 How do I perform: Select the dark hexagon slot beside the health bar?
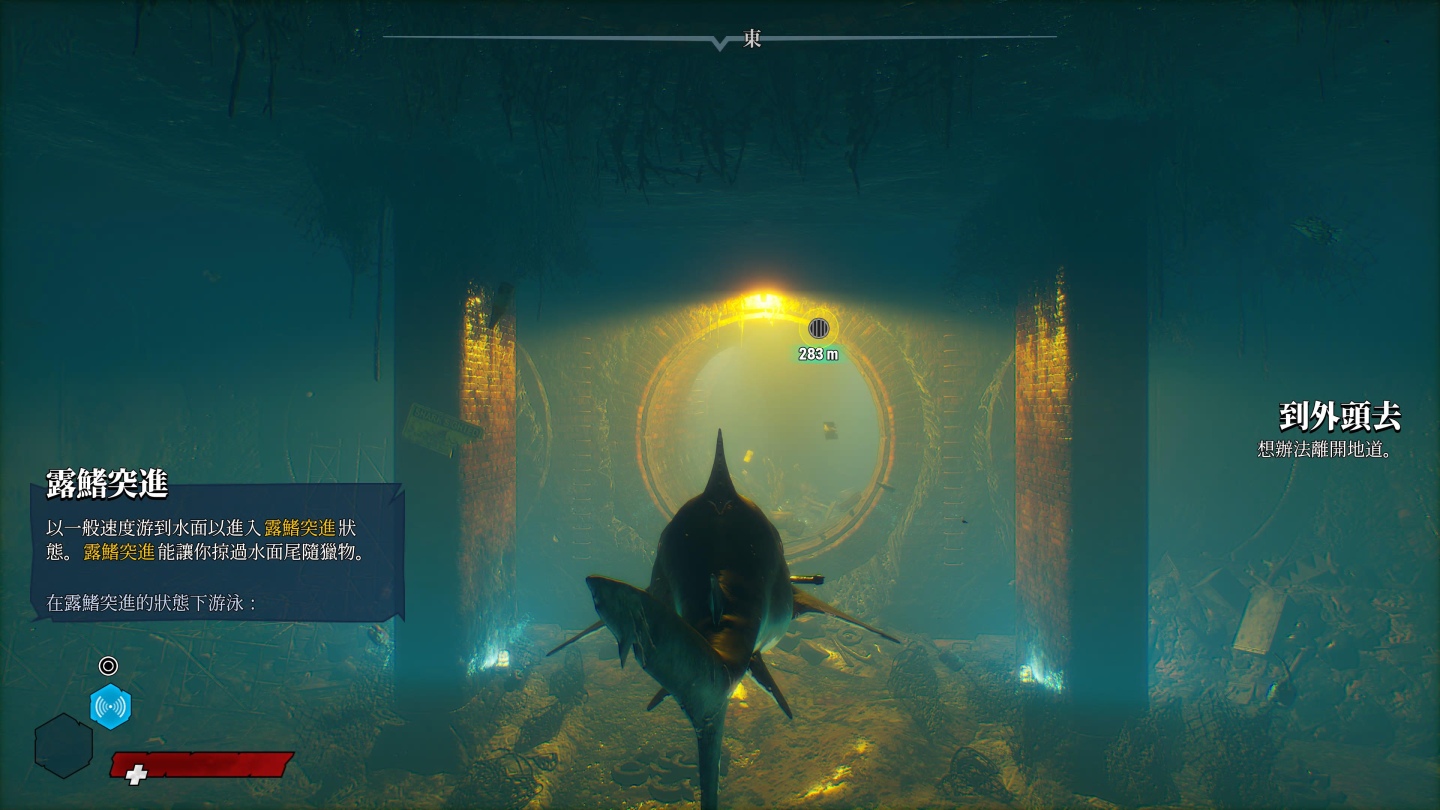(x=64, y=745)
